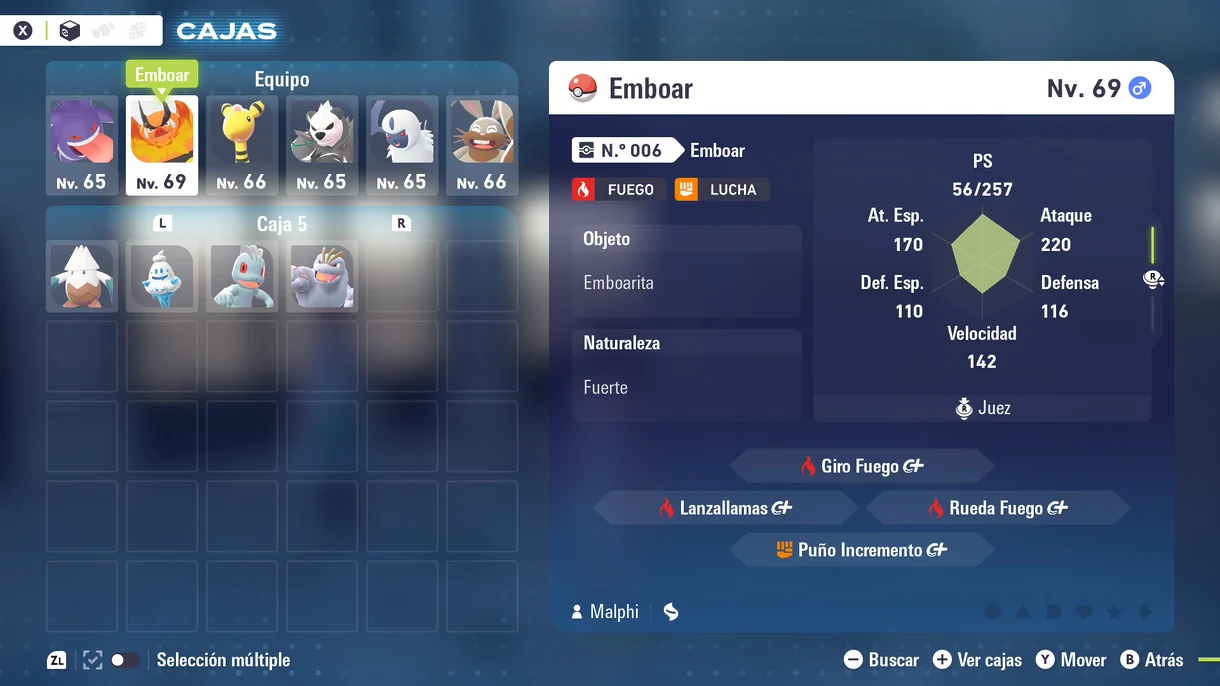Screen dimensions: 1220x686
Task: Choose the highlighted Emboar party slot
Action: pyautogui.click(x=161, y=145)
